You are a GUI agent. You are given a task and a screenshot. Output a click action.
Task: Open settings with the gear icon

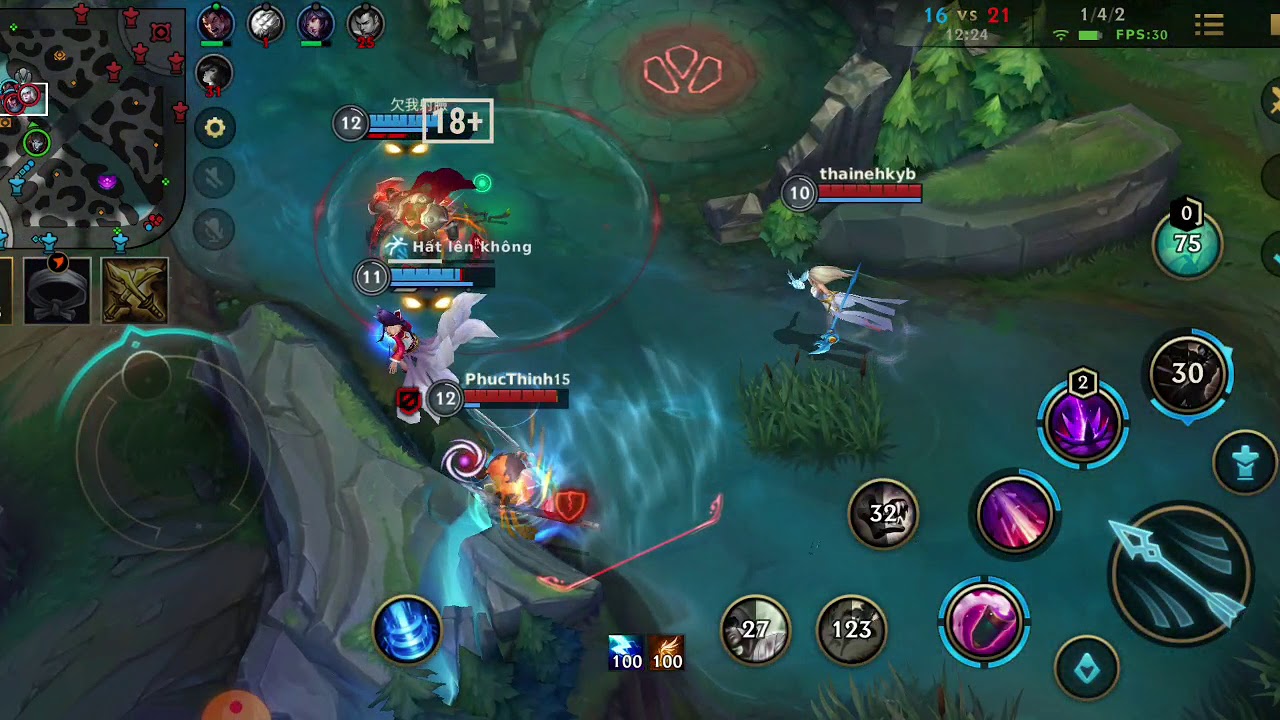click(x=215, y=128)
